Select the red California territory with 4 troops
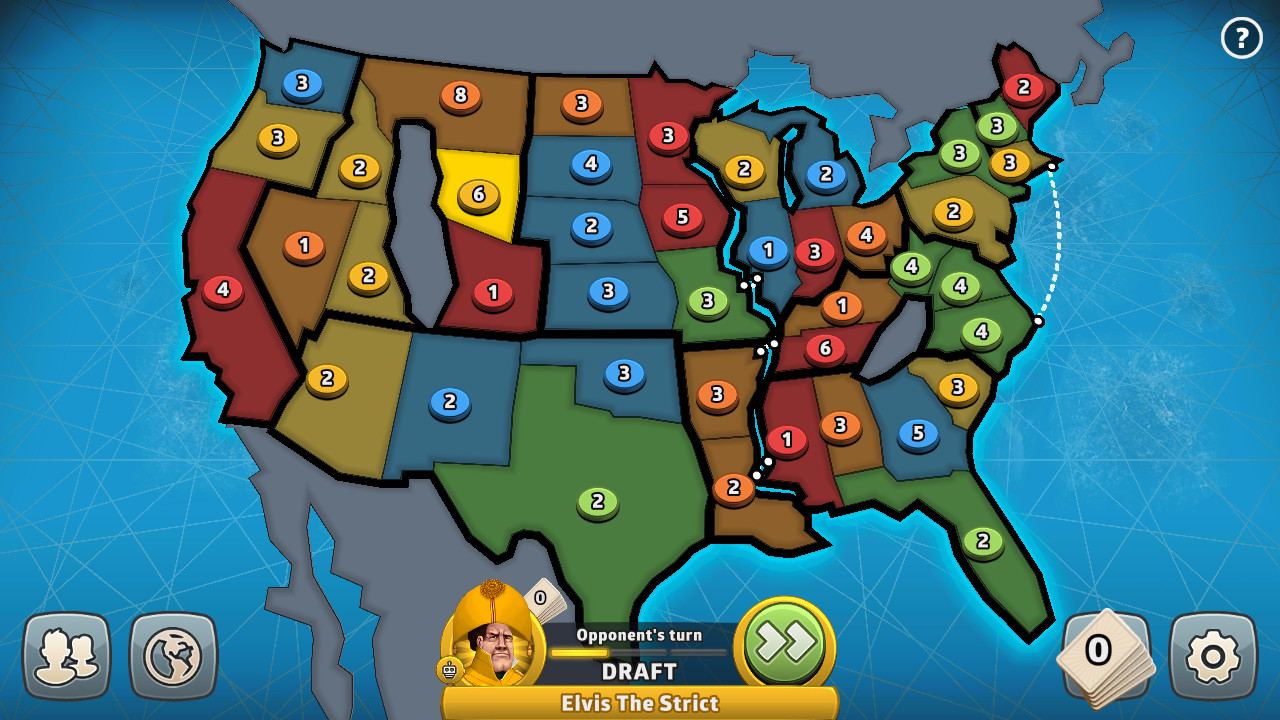The height and width of the screenshot is (720, 1280). pyautogui.click(x=222, y=289)
